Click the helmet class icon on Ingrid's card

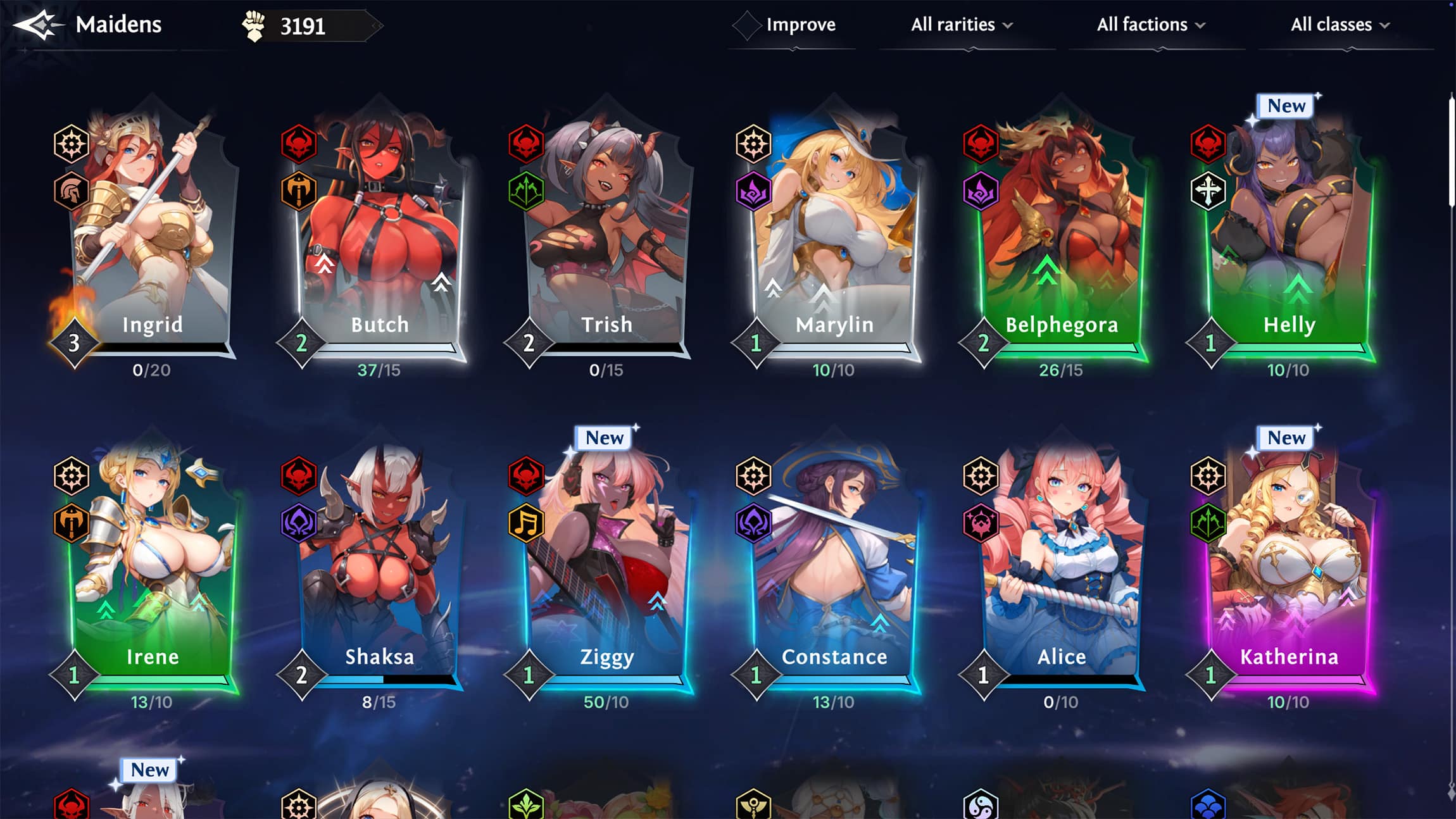73,190
